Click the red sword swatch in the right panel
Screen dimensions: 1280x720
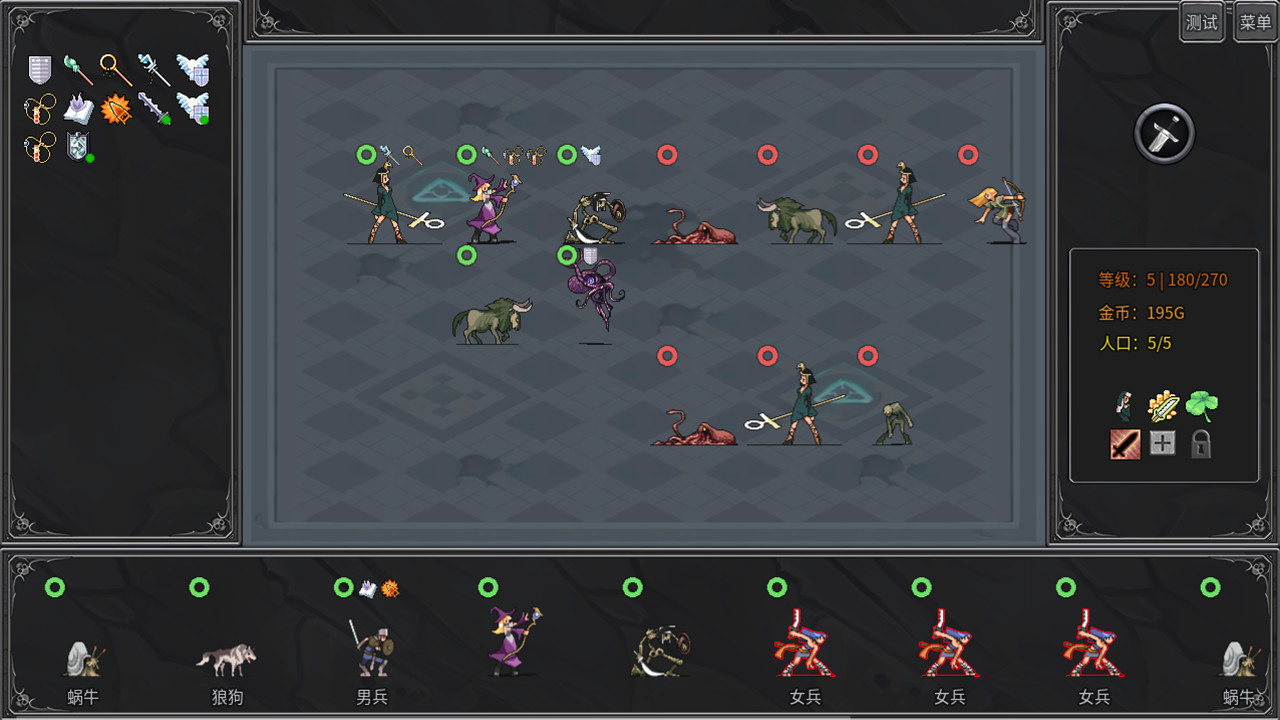click(1125, 444)
